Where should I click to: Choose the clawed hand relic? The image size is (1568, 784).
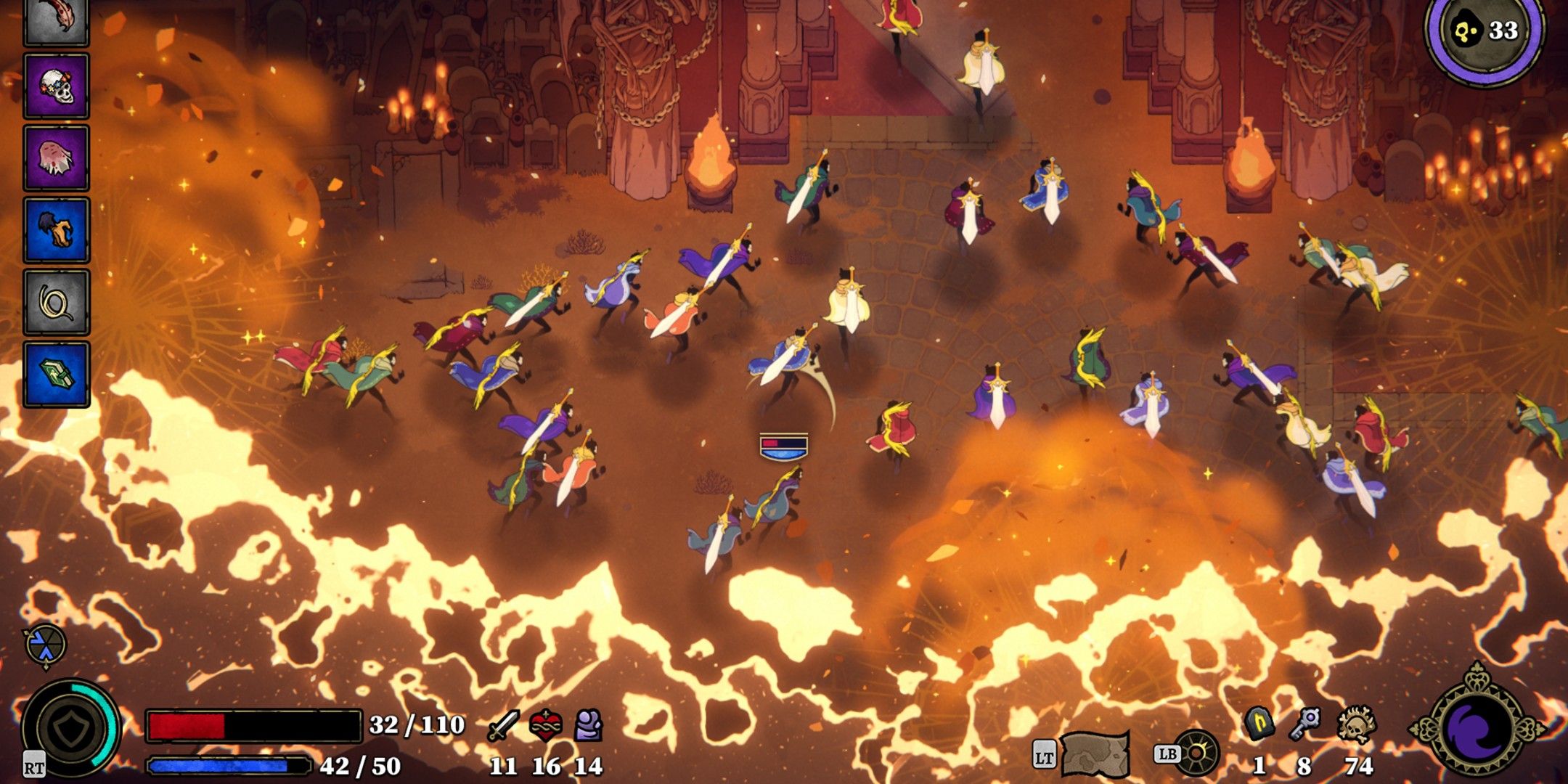[x=56, y=230]
